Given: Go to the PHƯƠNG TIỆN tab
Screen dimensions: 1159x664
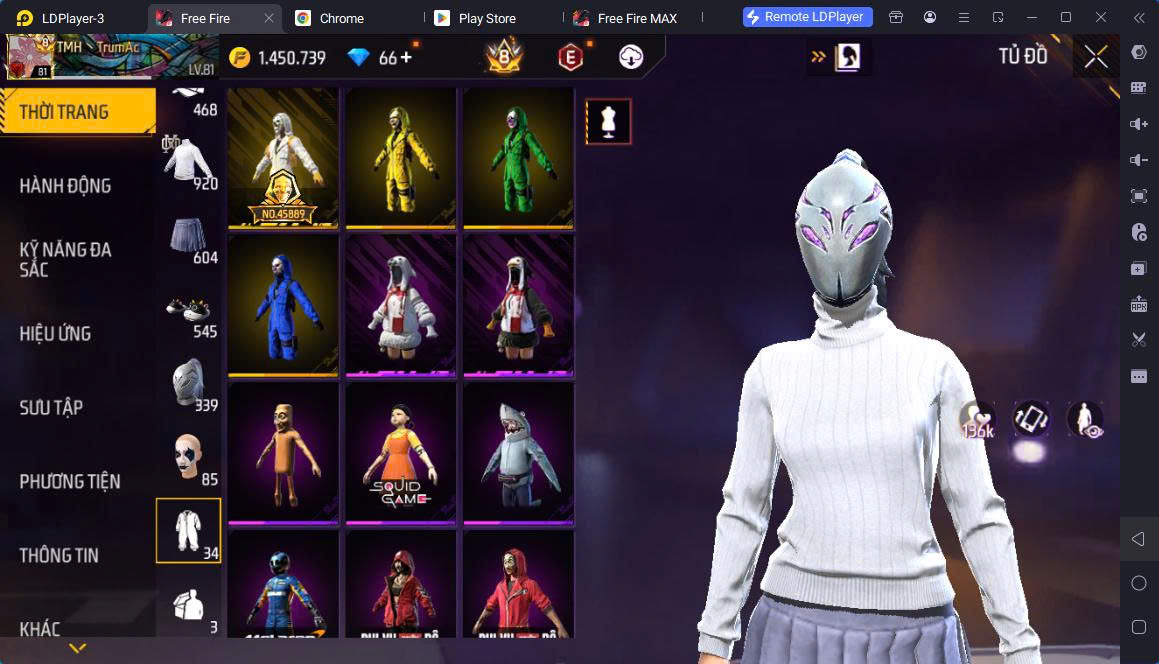Looking at the screenshot, I should click(70, 482).
